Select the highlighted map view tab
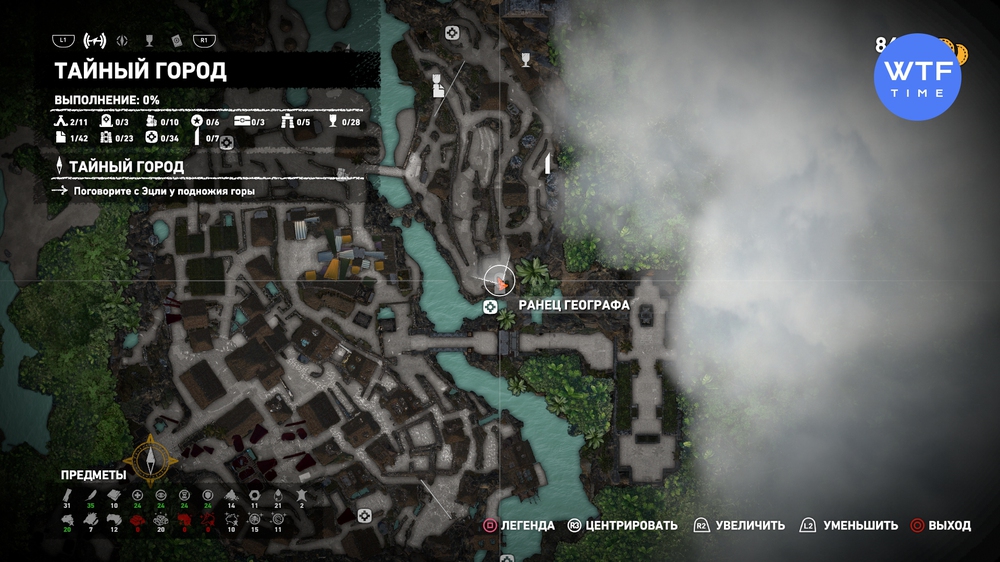Image resolution: width=1000 pixels, height=562 pixels. click(x=95, y=41)
